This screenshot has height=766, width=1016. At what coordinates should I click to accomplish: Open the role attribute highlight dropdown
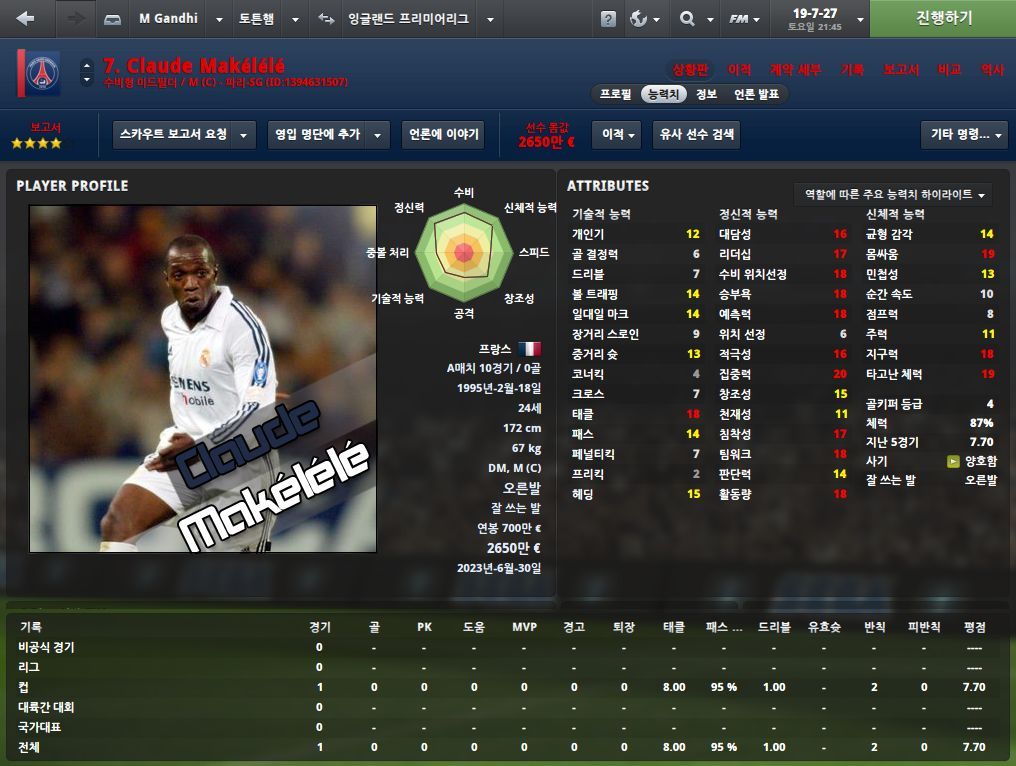[894, 194]
